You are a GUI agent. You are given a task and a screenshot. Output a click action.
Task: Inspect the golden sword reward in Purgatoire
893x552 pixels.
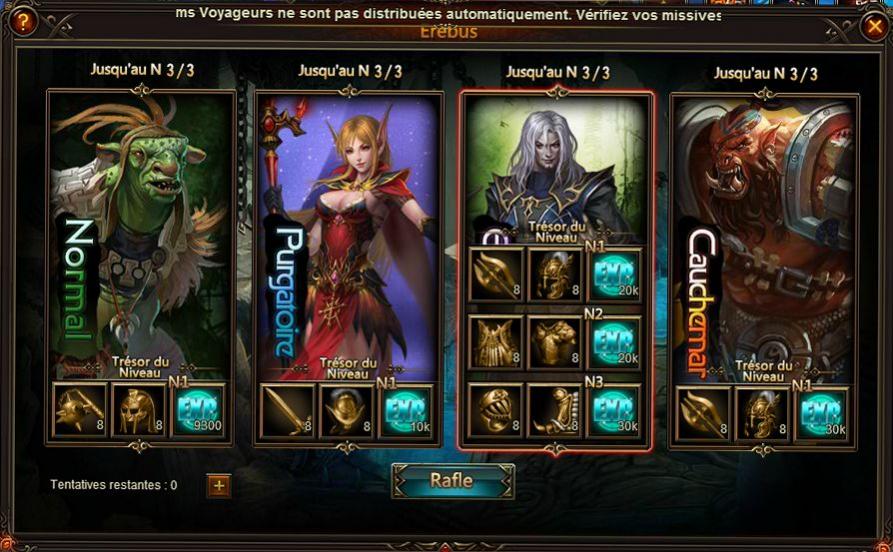pyautogui.click(x=286, y=411)
